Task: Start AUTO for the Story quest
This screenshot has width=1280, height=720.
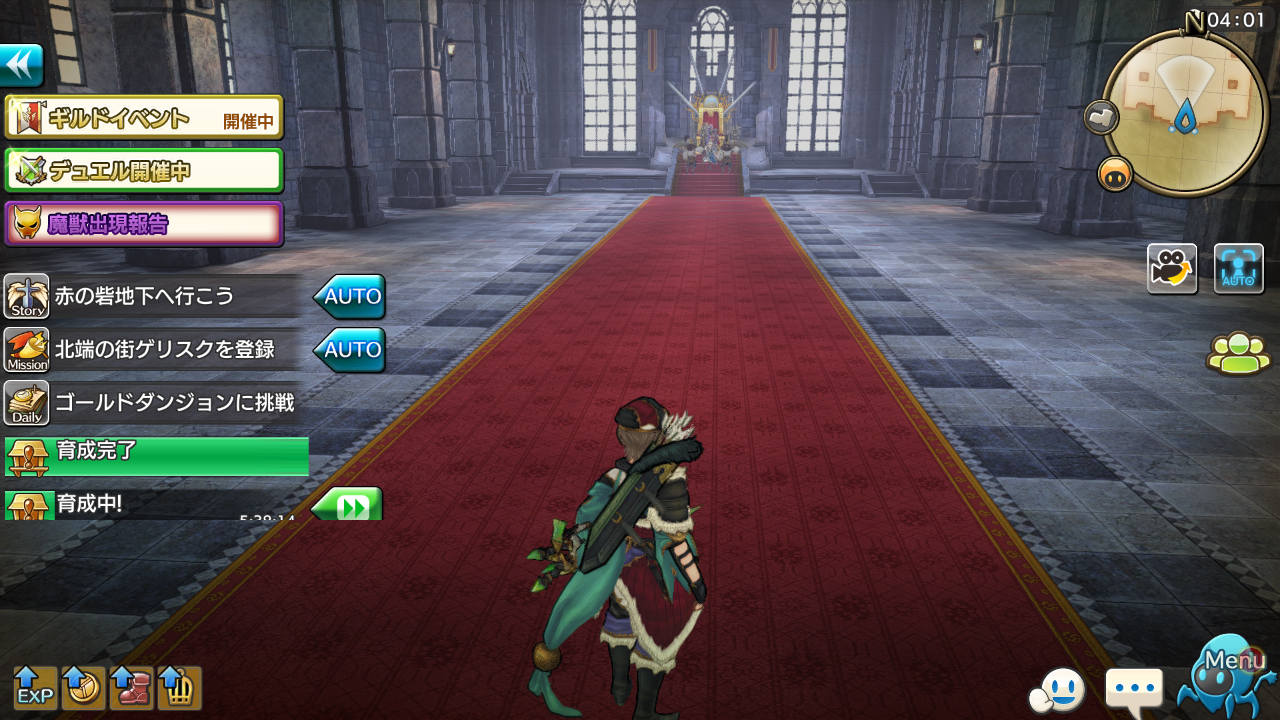Action: [350, 297]
